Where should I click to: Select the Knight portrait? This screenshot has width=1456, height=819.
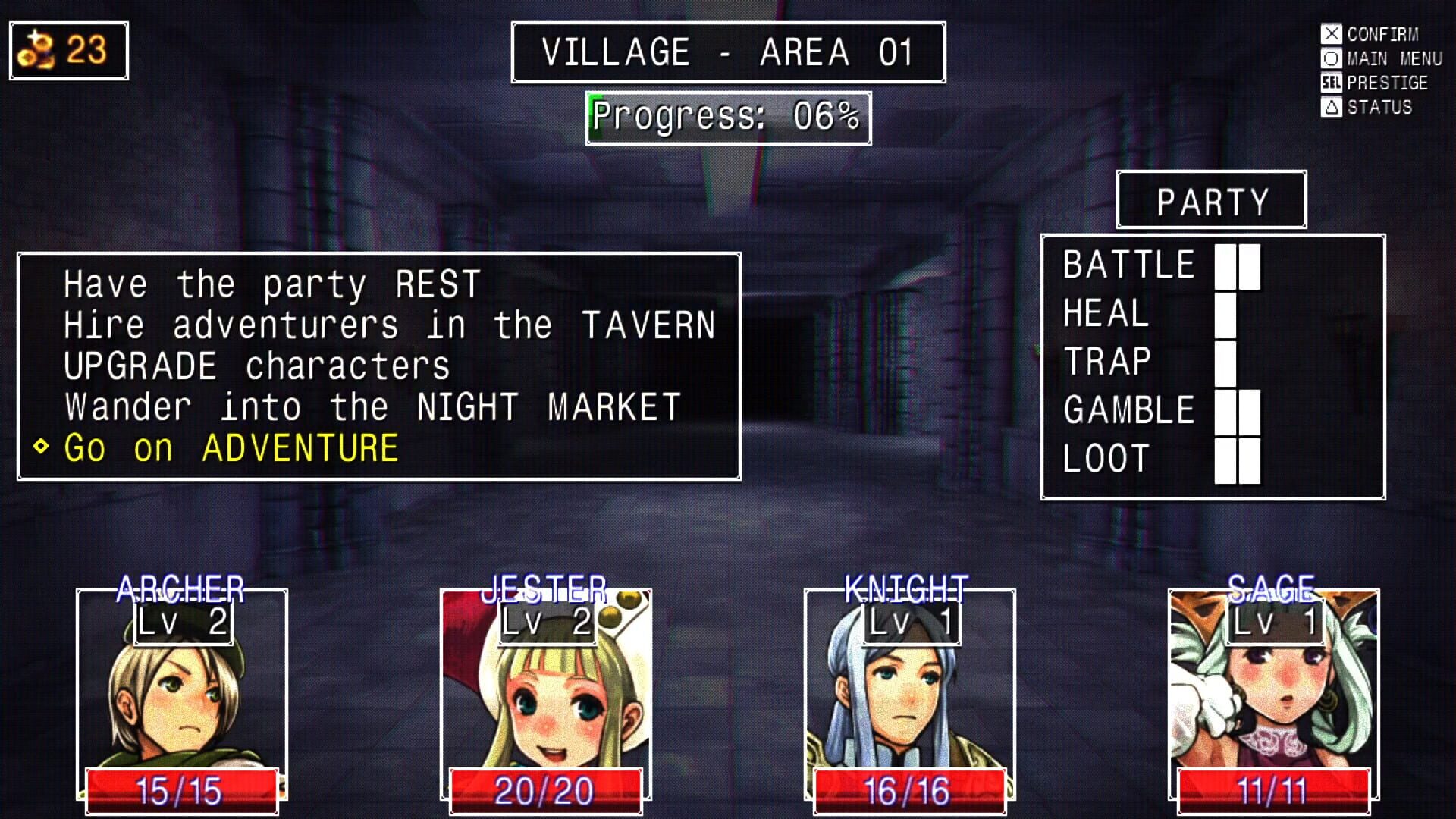pos(910,698)
